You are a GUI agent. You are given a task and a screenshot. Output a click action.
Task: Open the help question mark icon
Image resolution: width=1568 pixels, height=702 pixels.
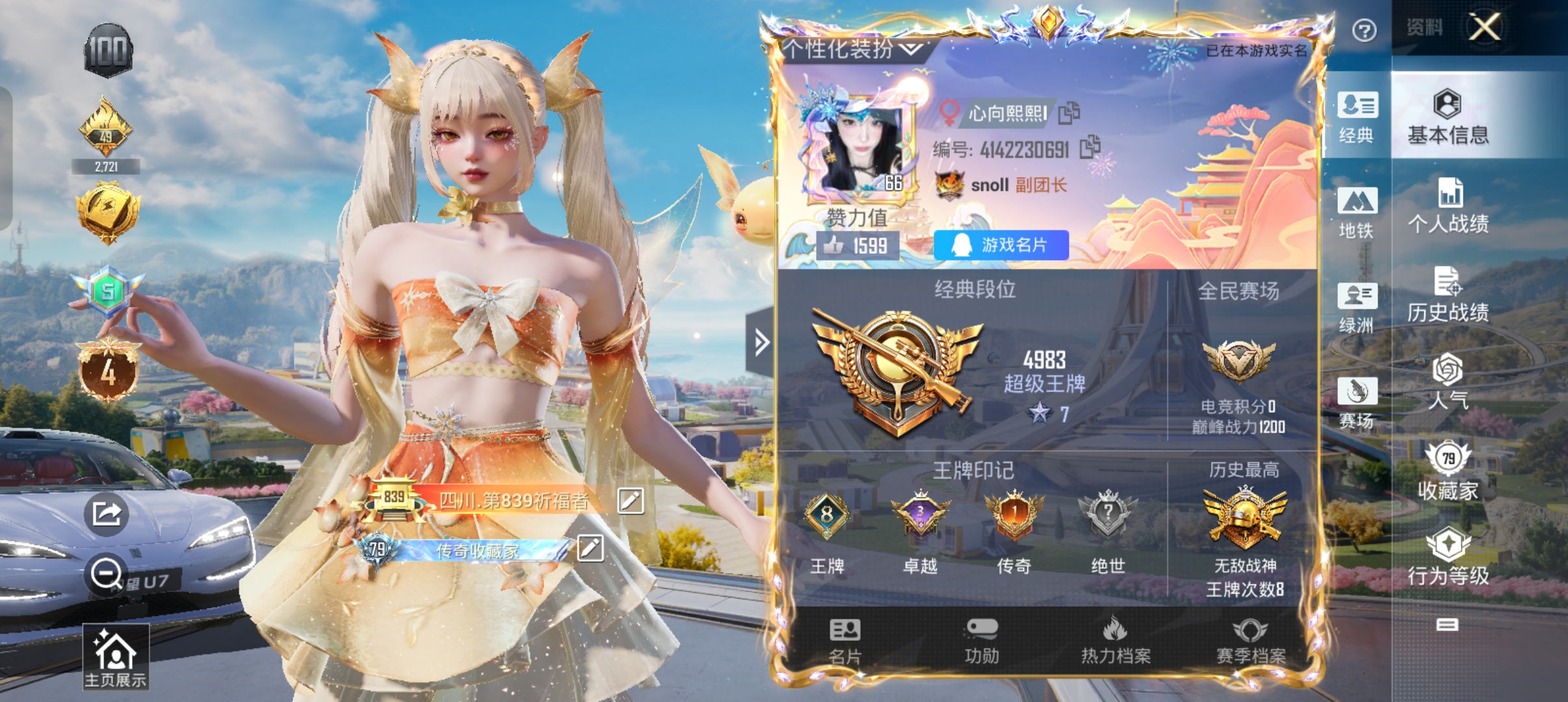click(1364, 30)
